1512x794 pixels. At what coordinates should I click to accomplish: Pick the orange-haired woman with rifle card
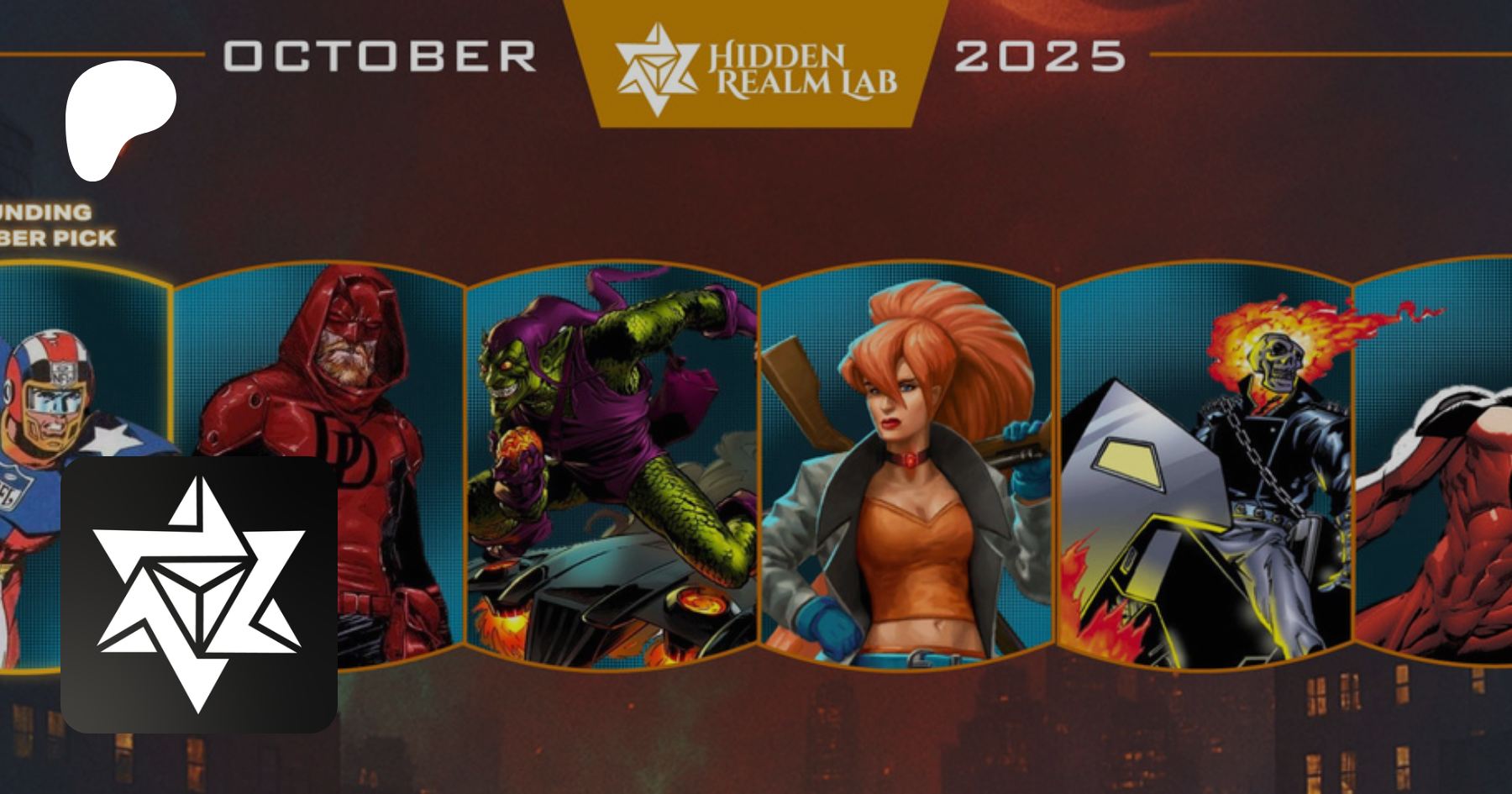(x=907, y=466)
